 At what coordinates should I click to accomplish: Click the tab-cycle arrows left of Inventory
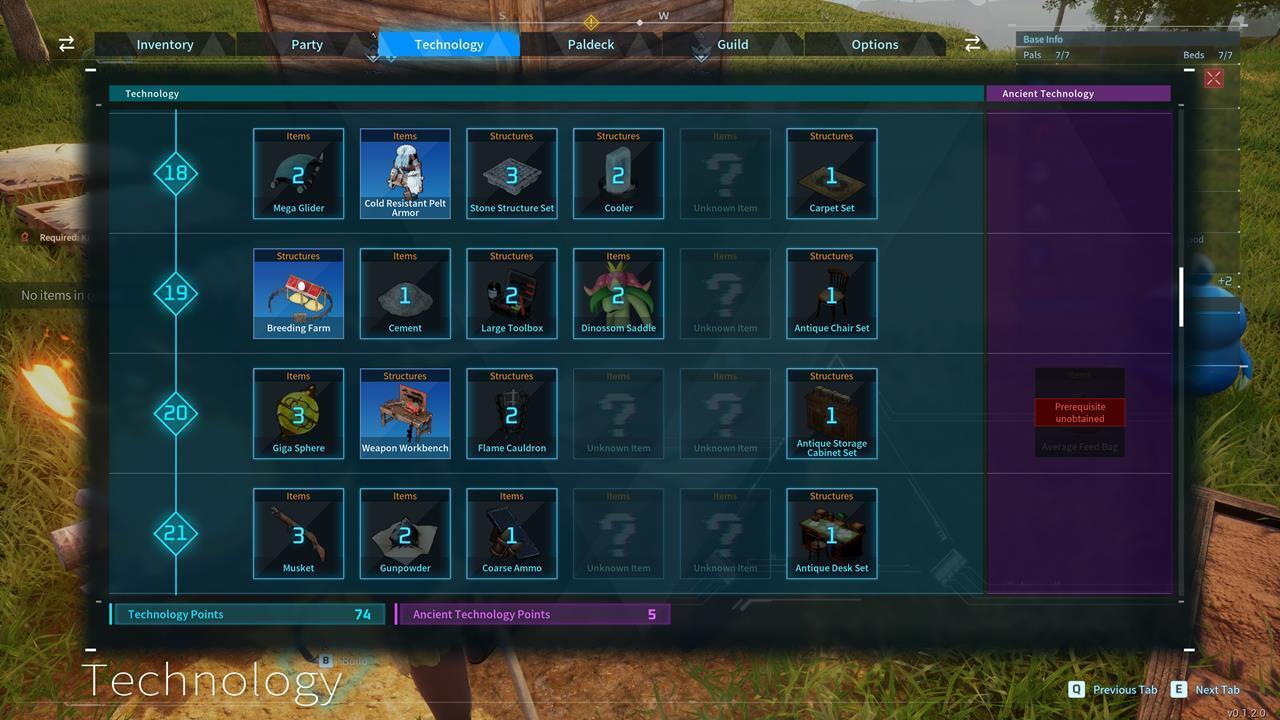coord(66,44)
